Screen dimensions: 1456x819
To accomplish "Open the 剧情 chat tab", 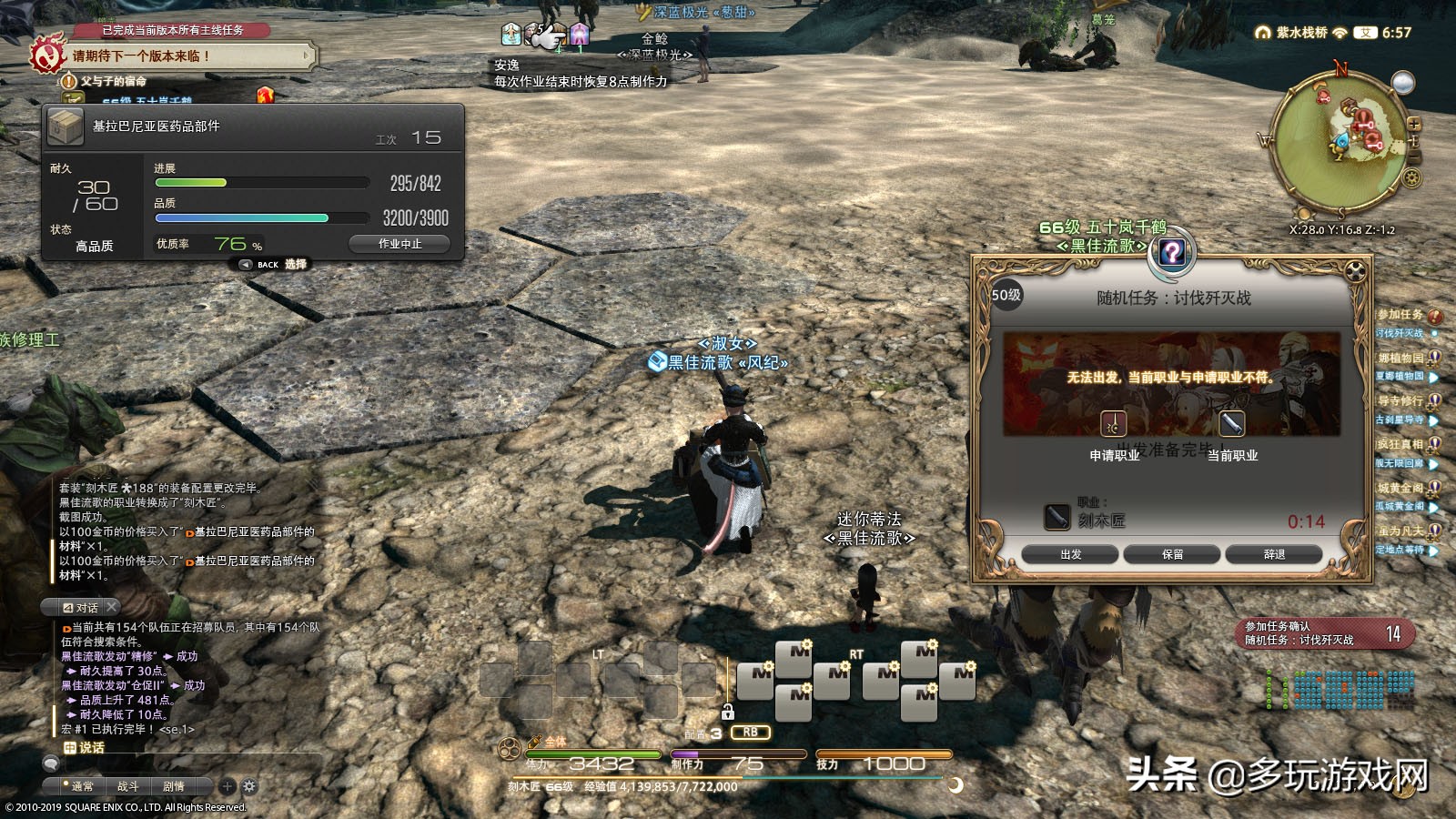I will point(173,786).
